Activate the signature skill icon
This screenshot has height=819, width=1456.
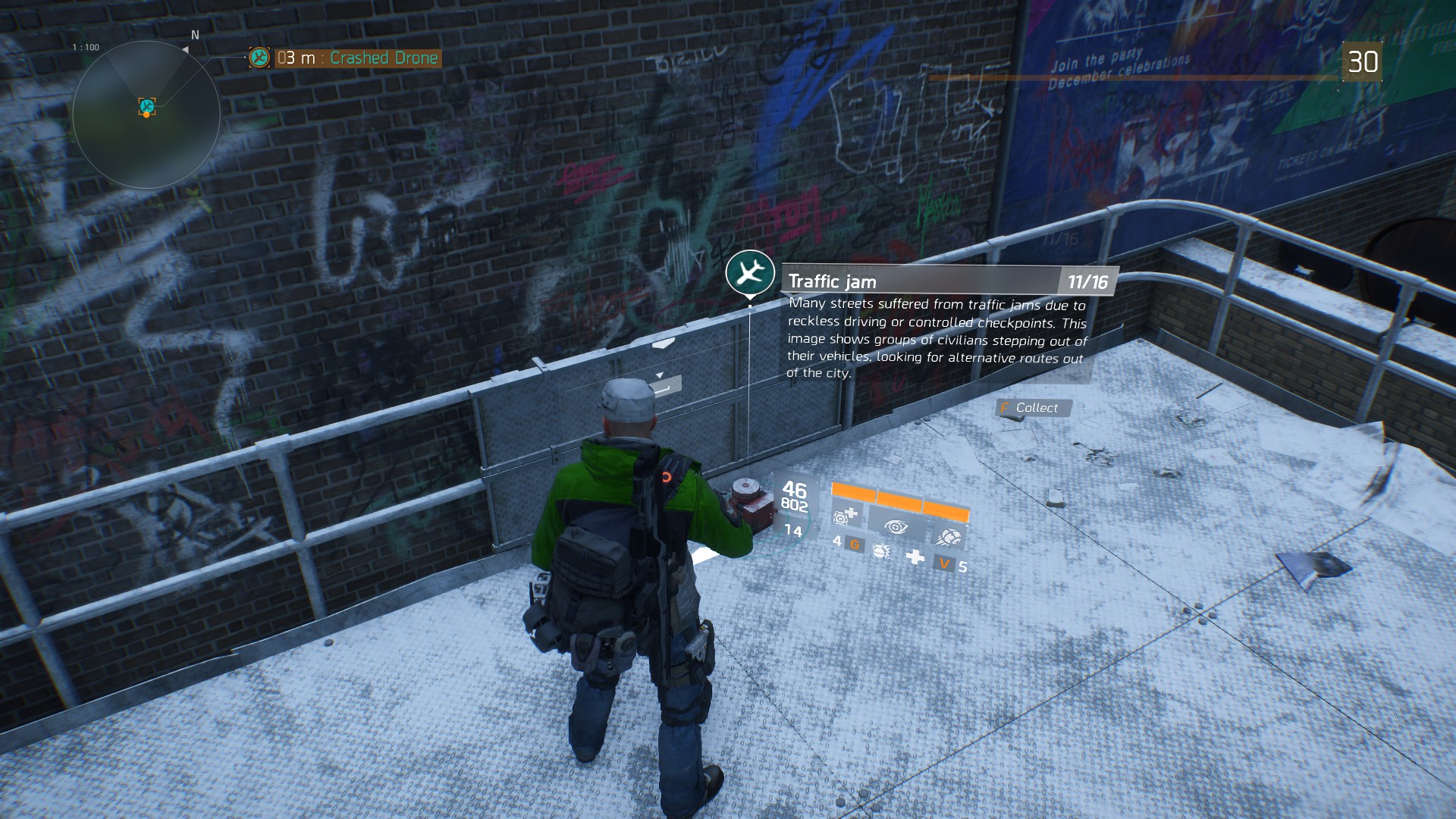[948, 537]
